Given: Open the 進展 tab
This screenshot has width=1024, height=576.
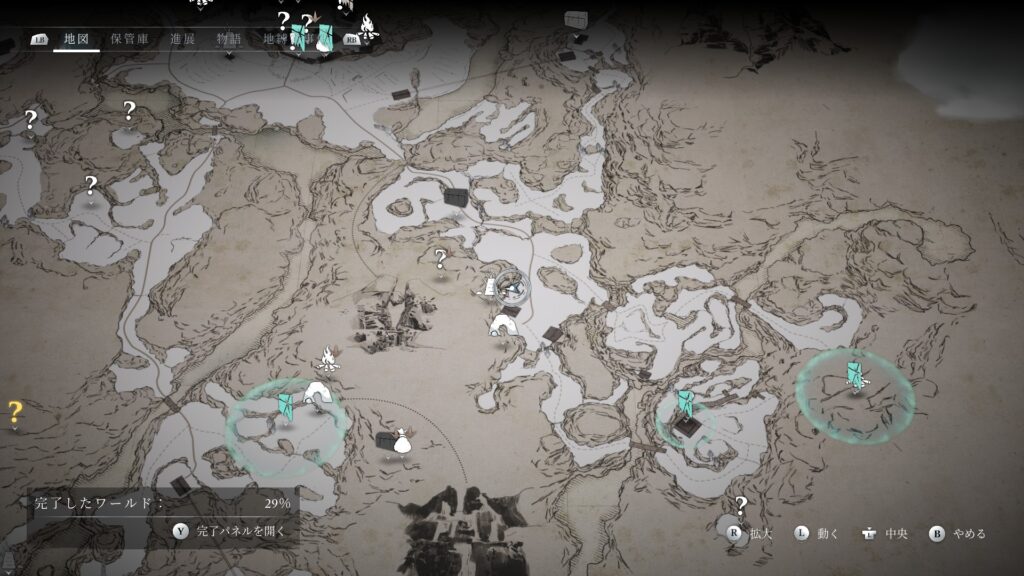Looking at the screenshot, I should click(182, 39).
